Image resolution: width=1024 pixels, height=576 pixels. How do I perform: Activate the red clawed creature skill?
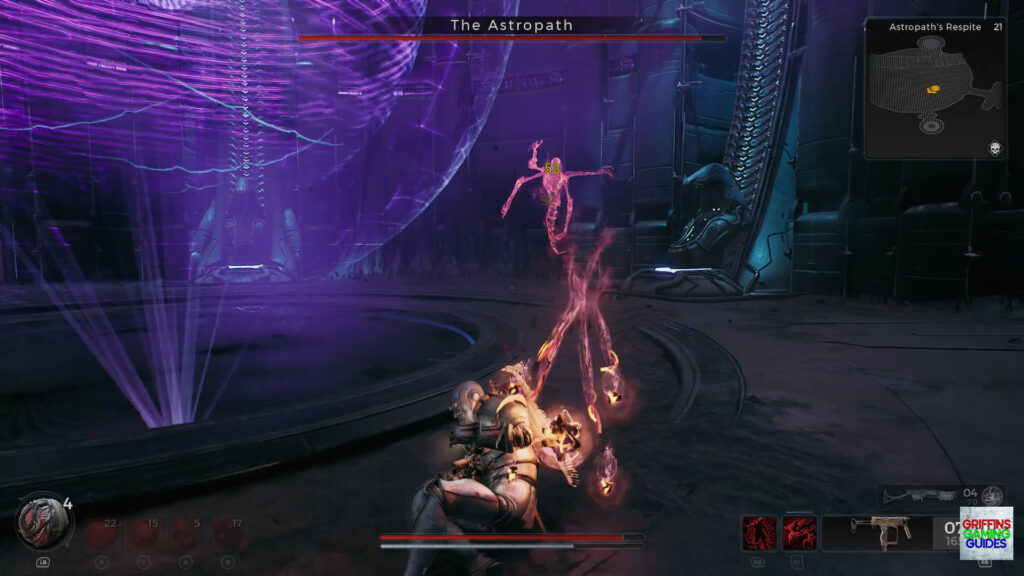799,533
